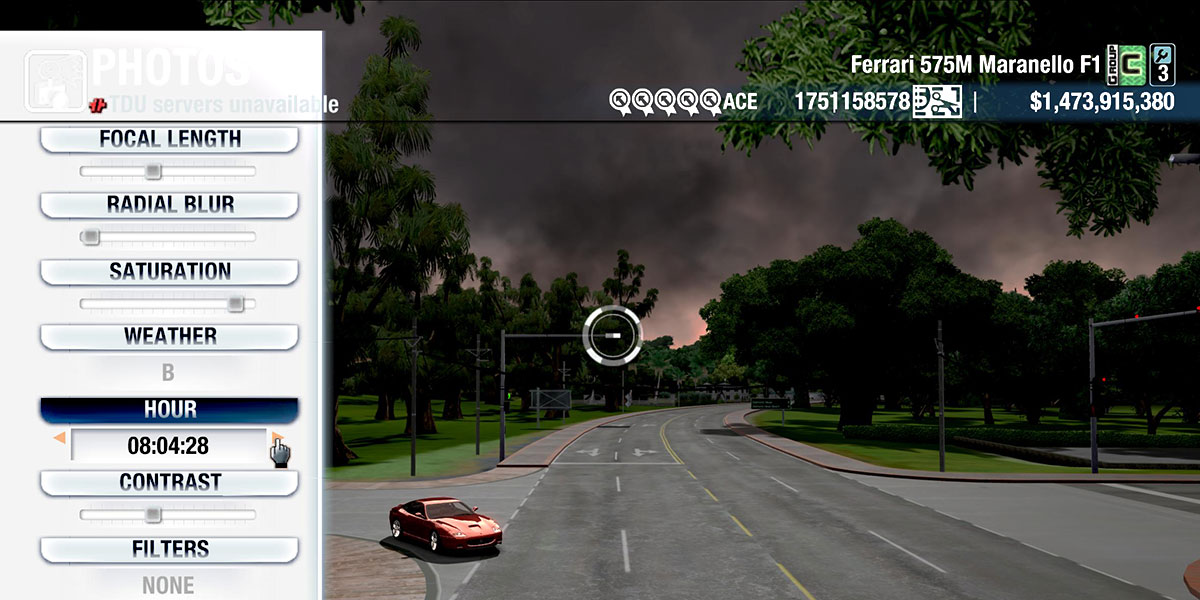The height and width of the screenshot is (600, 1200).
Task: Choose the Contrast option
Action: coord(169,483)
